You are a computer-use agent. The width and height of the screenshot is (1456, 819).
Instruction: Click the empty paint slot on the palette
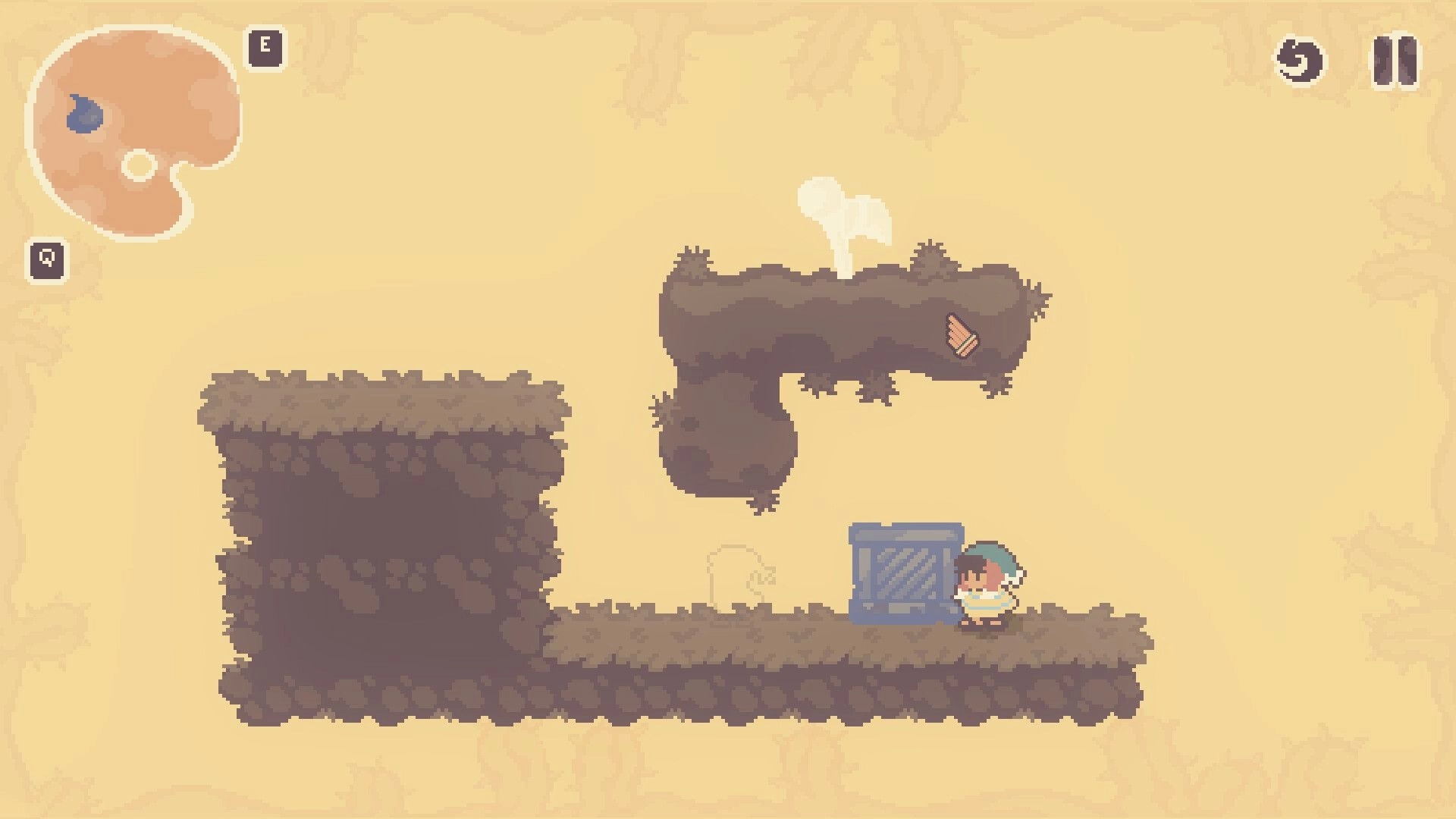[139, 165]
